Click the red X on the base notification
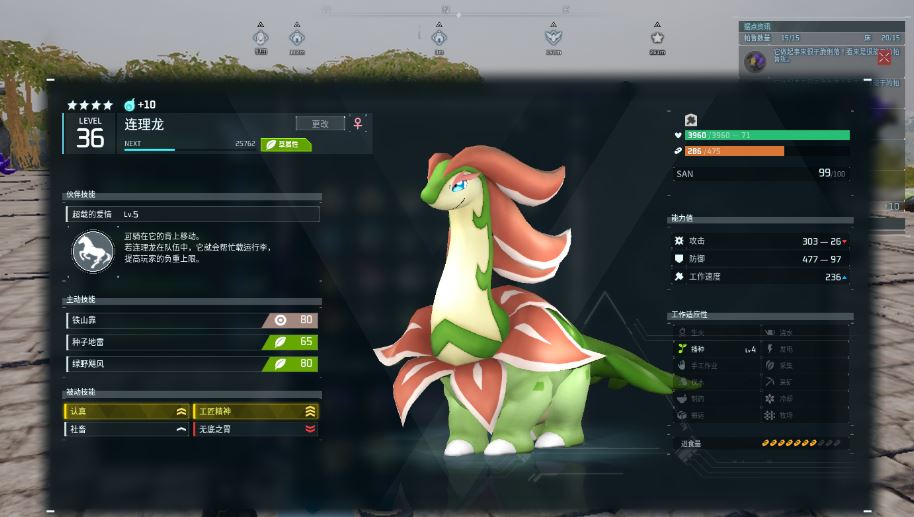 (x=883, y=58)
